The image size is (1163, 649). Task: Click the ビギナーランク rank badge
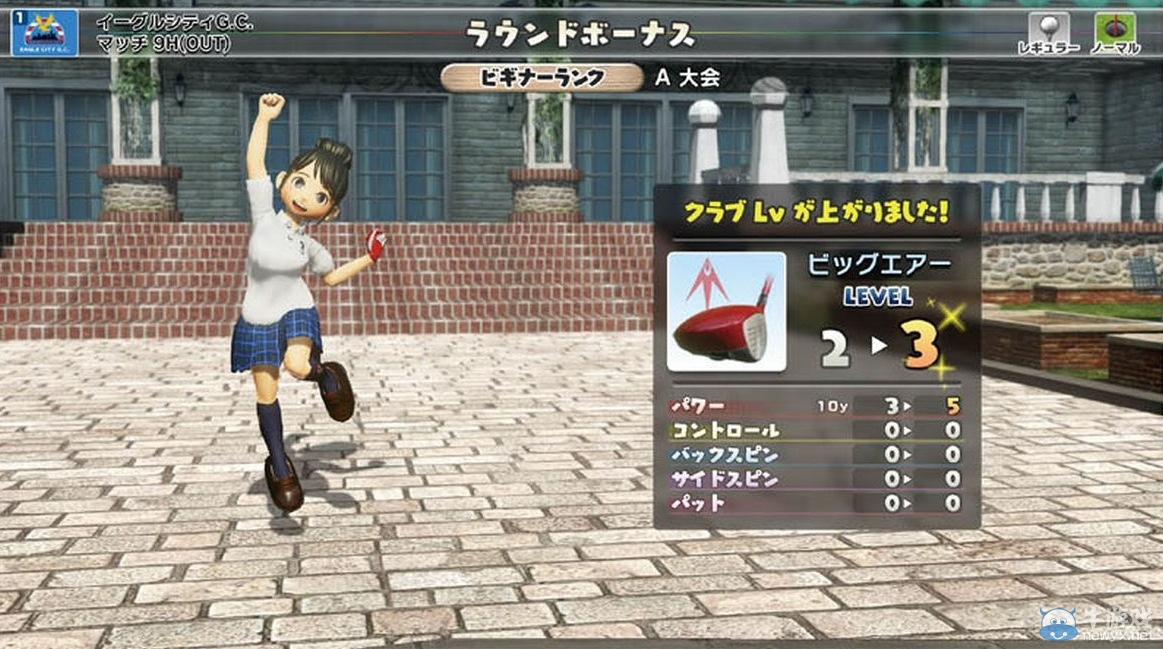pyautogui.click(x=542, y=78)
